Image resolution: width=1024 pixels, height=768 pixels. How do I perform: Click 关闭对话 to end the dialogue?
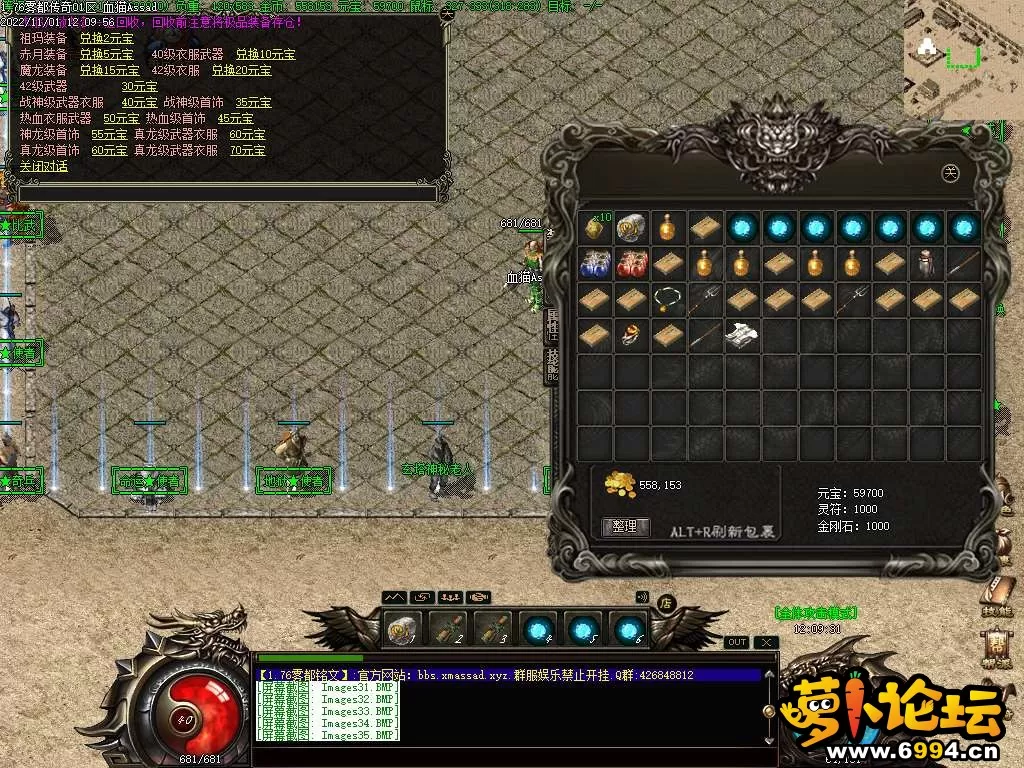click(44, 166)
